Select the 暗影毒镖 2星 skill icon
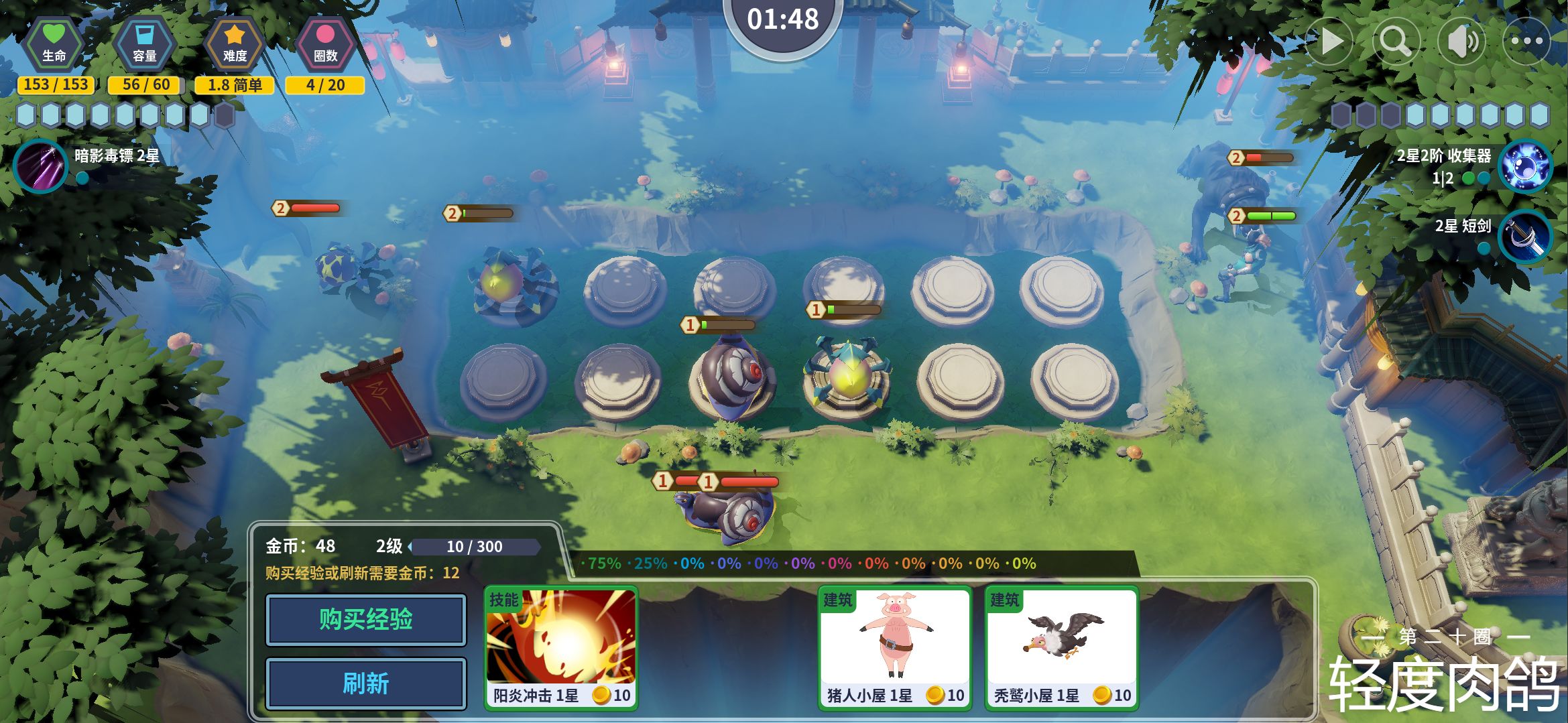This screenshot has height=723, width=1568. (40, 165)
